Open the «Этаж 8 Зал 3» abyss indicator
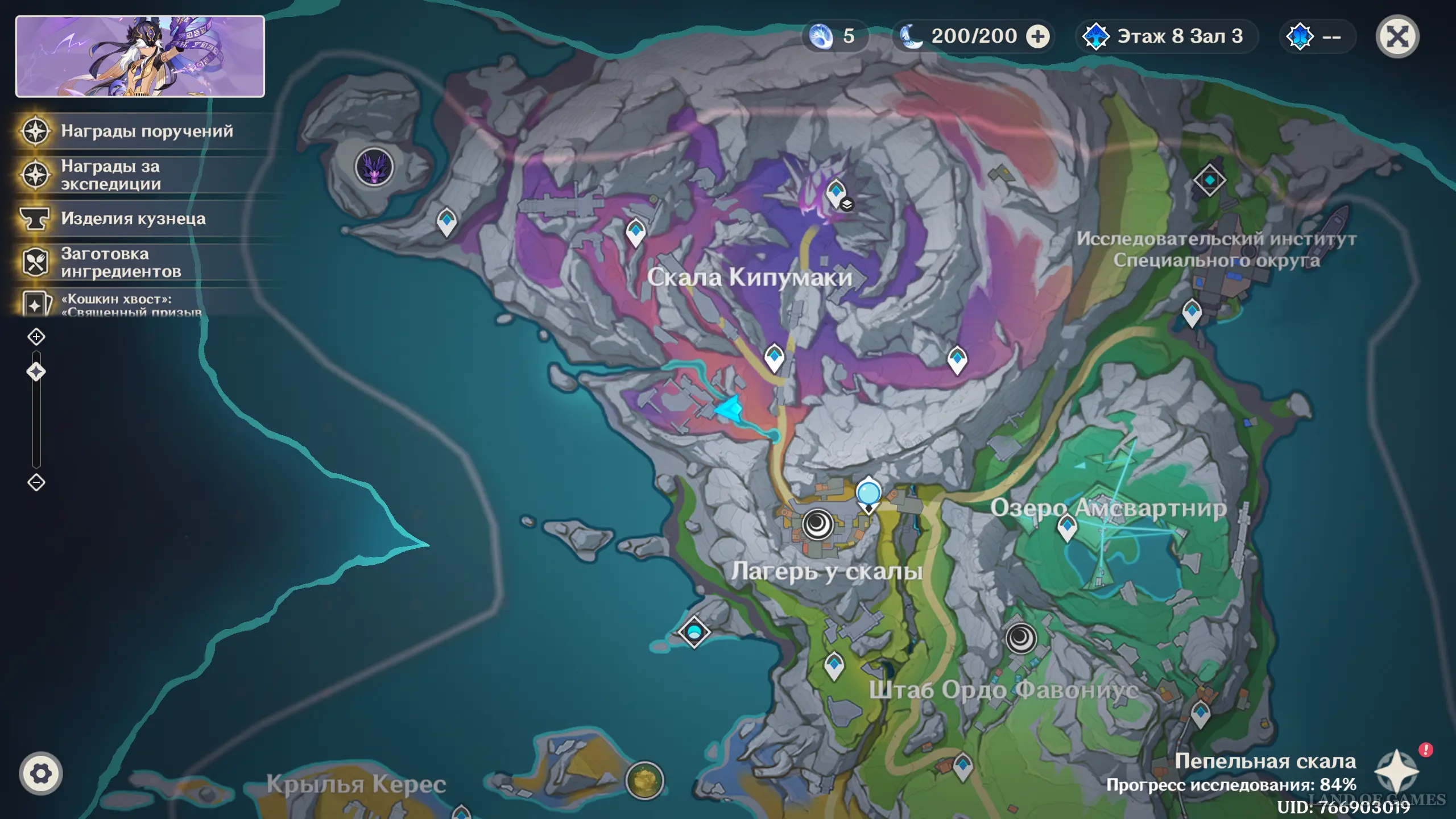The image size is (1456, 819). pos(1166,37)
